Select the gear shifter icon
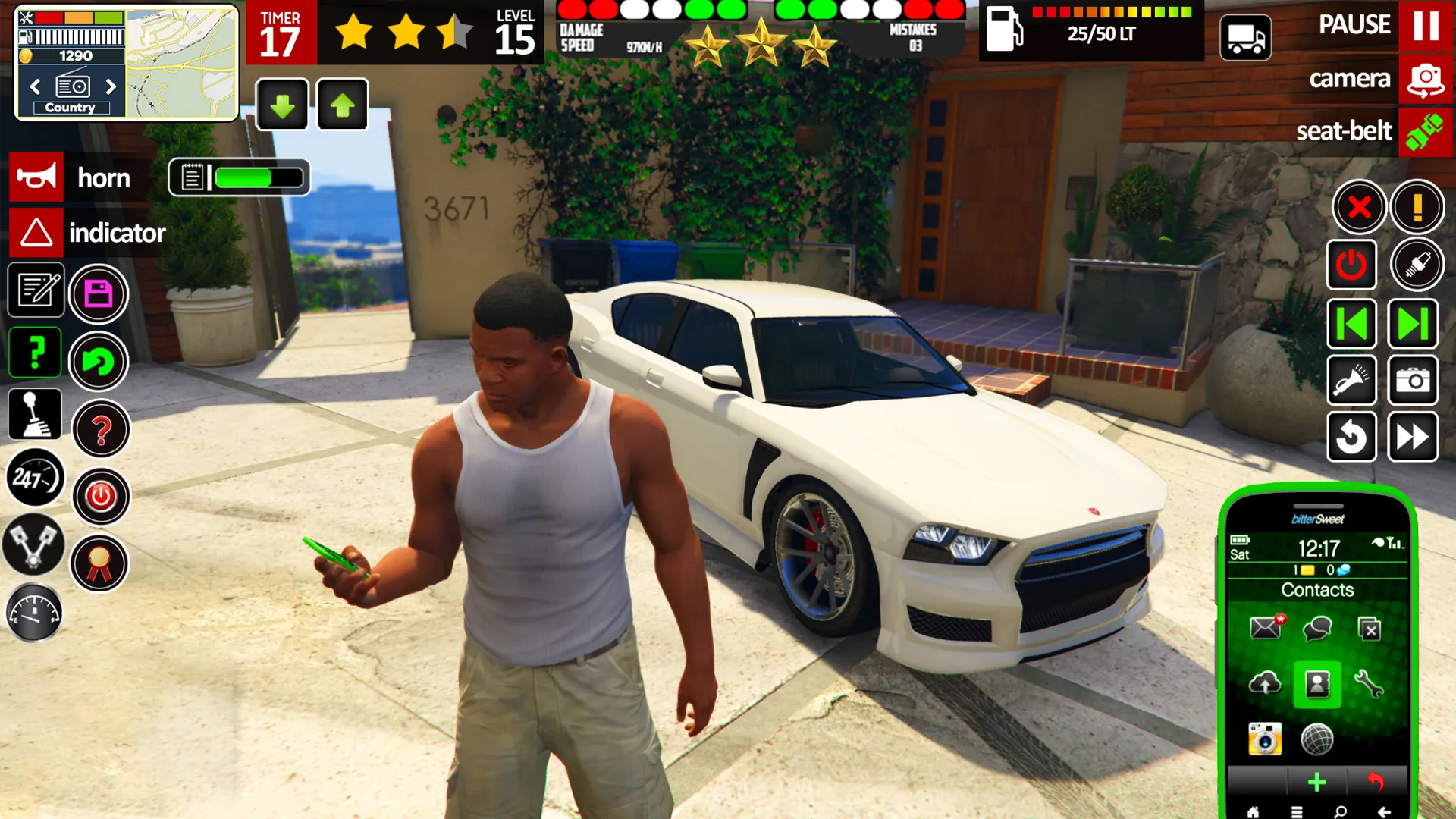 [x=34, y=413]
